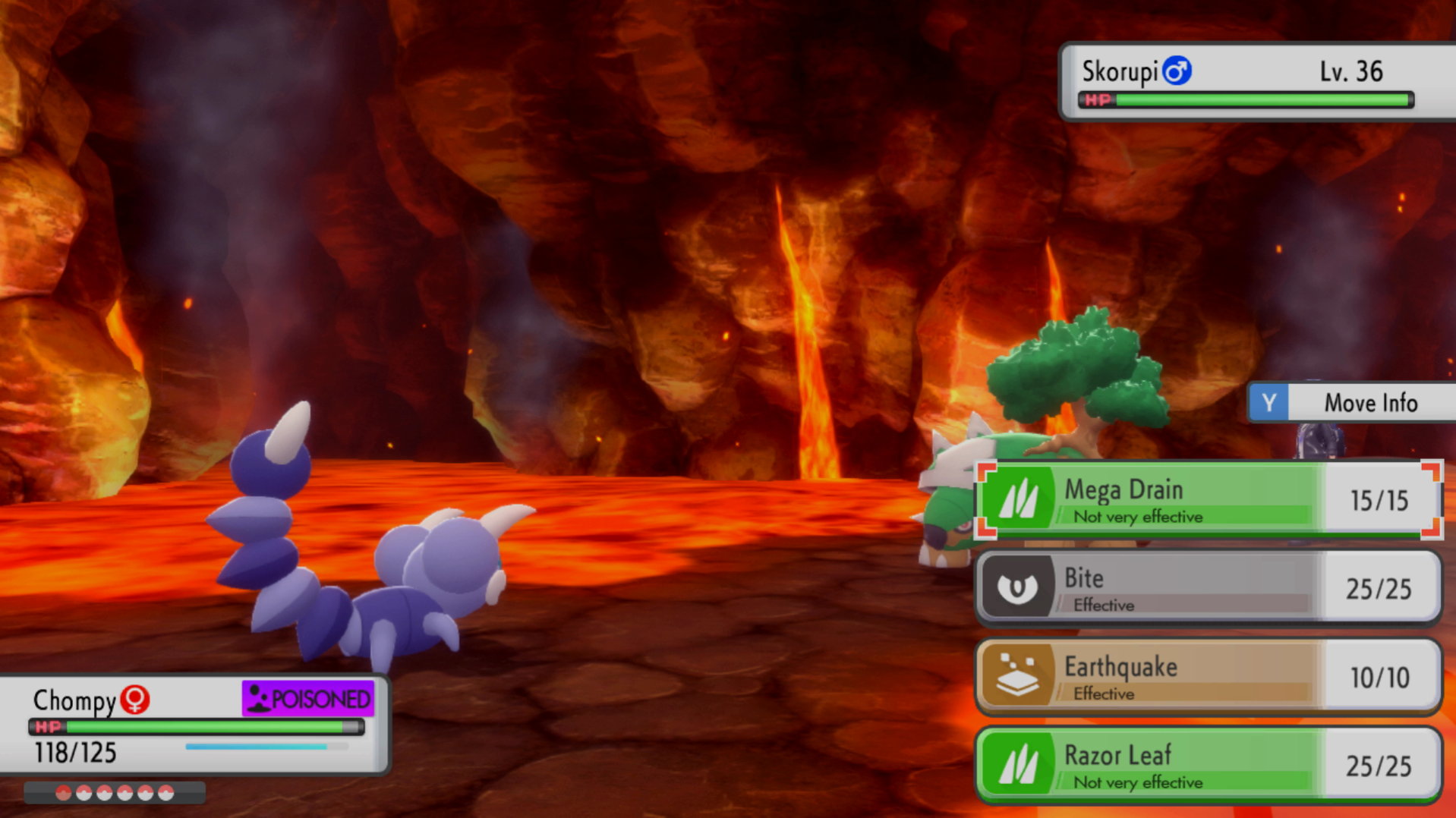Click the Lv. 36 label on Skorupi's panel

(x=1353, y=71)
